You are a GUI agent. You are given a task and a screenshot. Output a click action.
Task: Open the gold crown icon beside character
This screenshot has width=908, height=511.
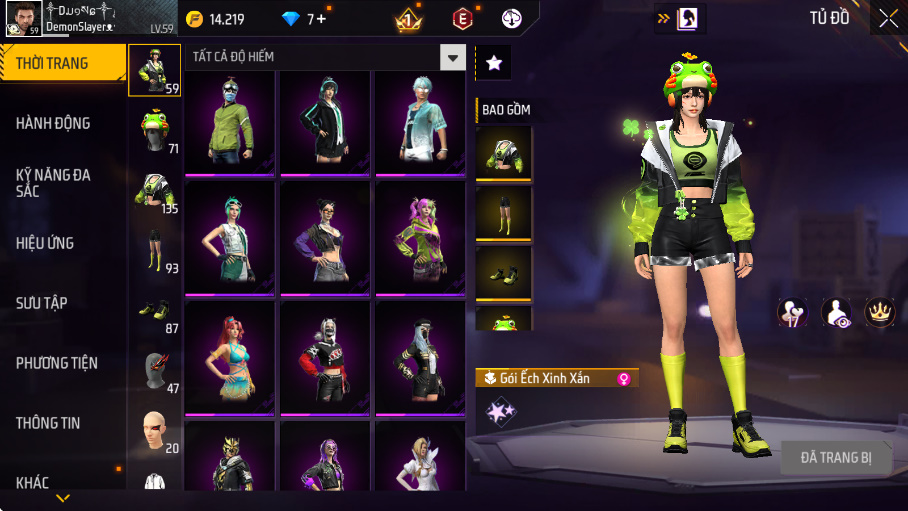(x=879, y=312)
